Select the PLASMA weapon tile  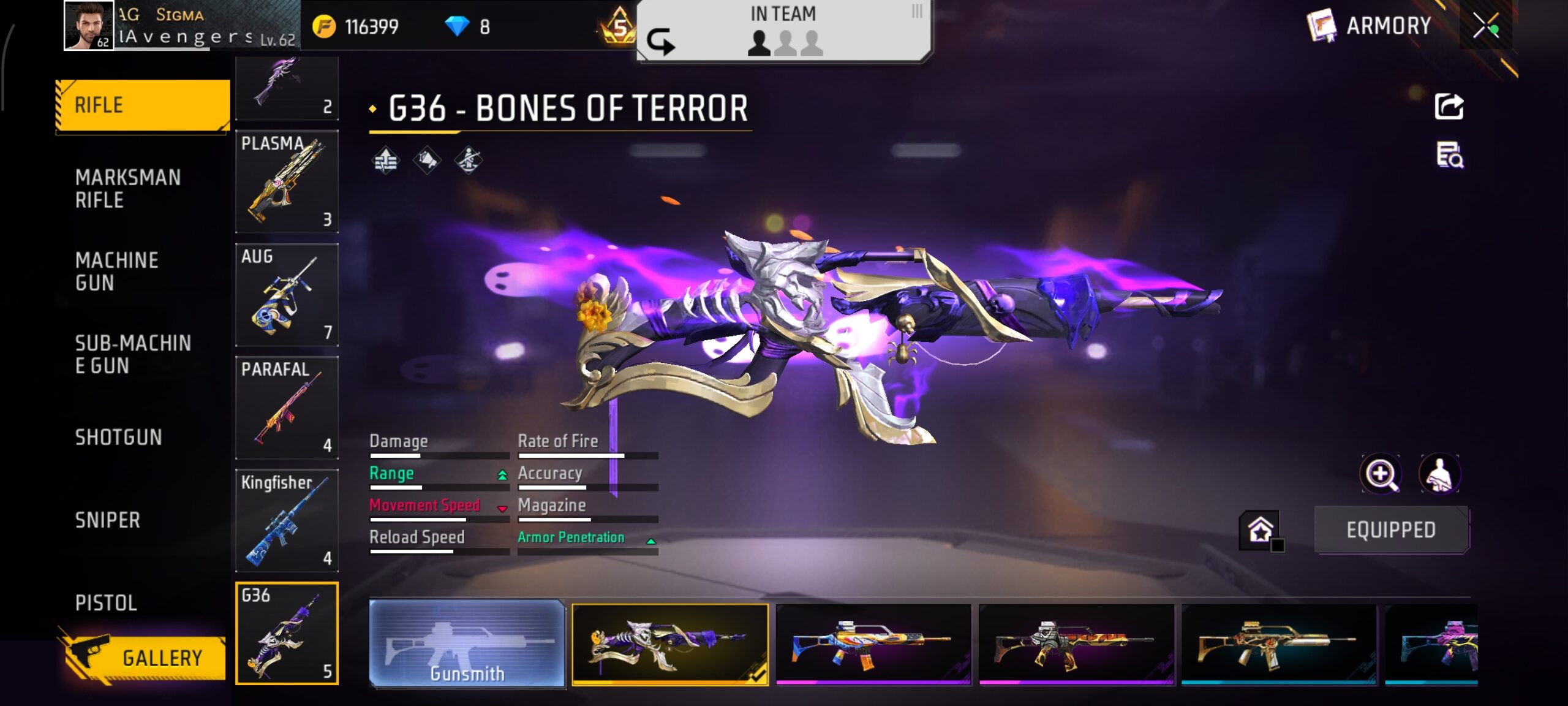[287, 181]
